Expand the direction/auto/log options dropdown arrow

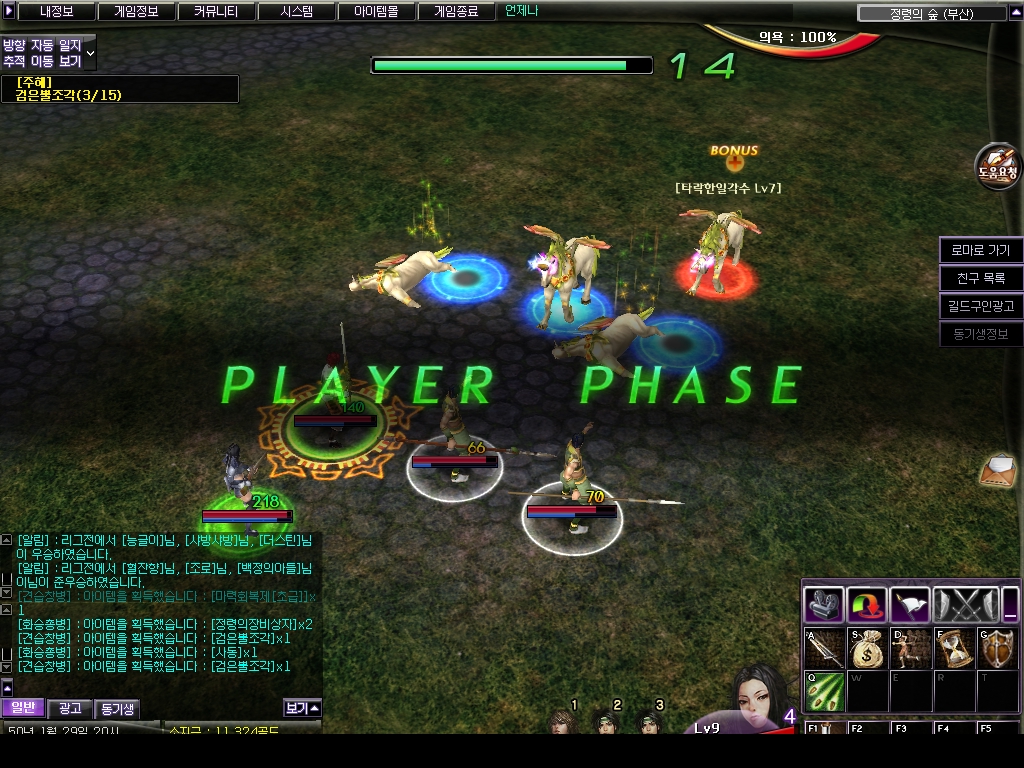pyautogui.click(x=91, y=52)
